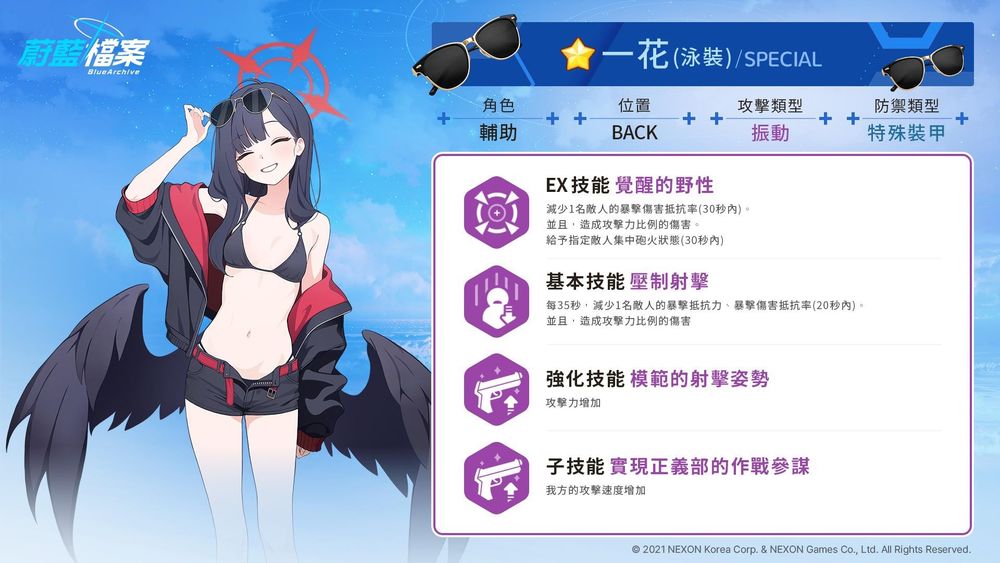Select the basic skill 壓制射擊 icon
Screen dimensions: 1000x563
point(497,301)
